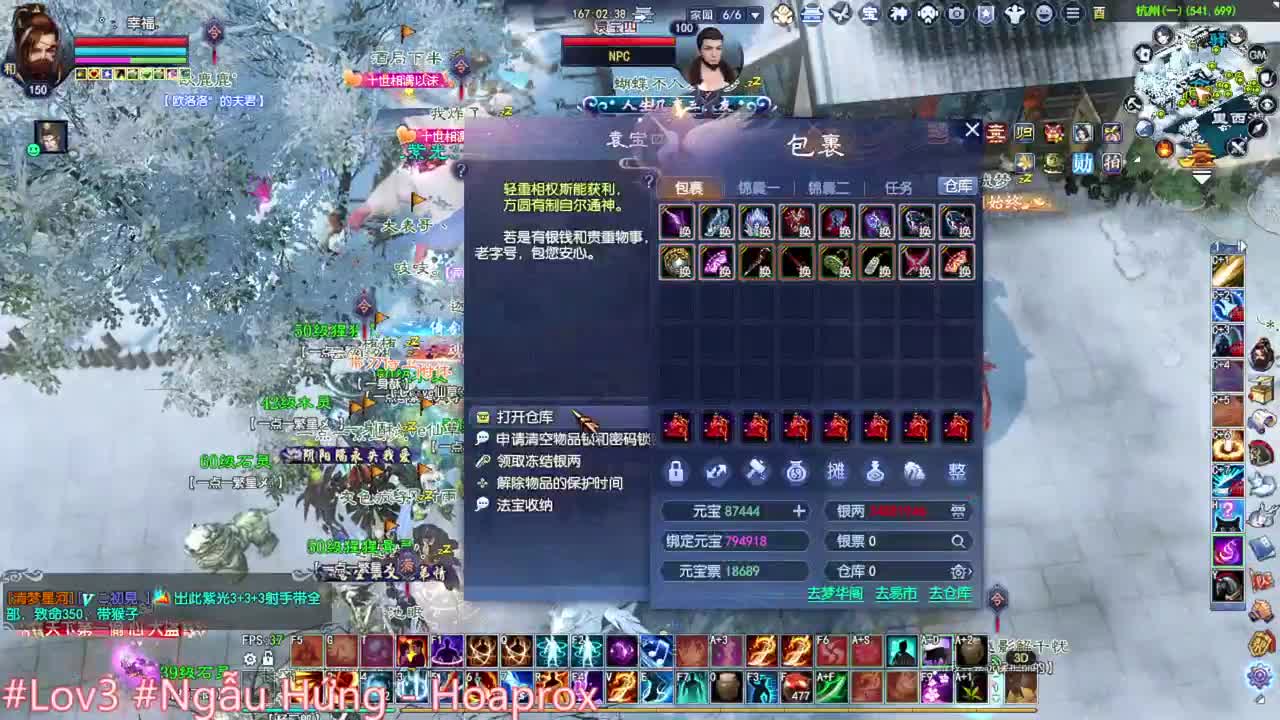Select the lock icon in the bag panel
The height and width of the screenshot is (720, 1280).
(675, 472)
